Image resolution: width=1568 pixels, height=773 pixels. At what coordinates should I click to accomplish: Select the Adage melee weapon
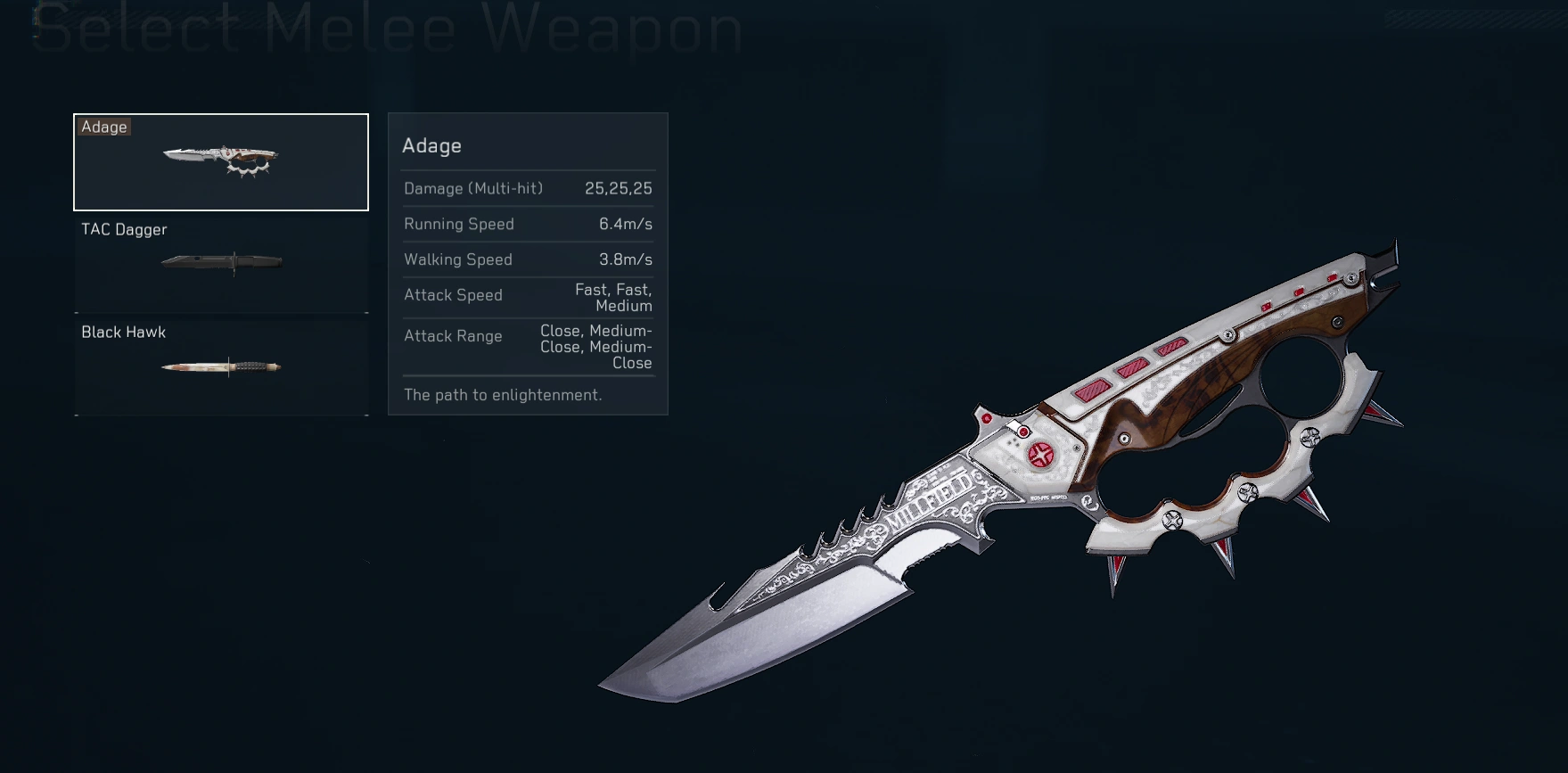(221, 162)
